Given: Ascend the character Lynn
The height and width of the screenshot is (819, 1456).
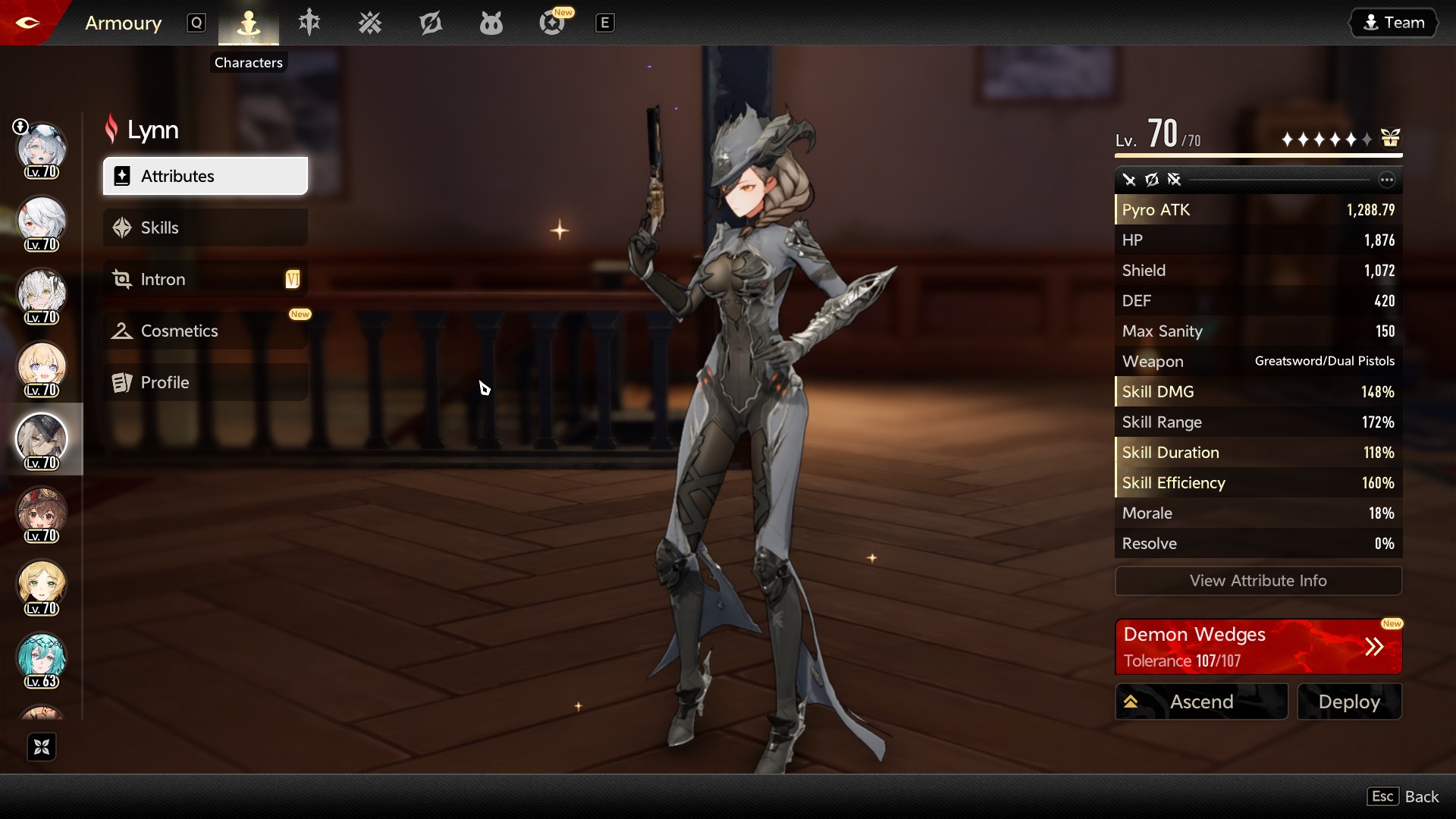Looking at the screenshot, I should point(1201,701).
